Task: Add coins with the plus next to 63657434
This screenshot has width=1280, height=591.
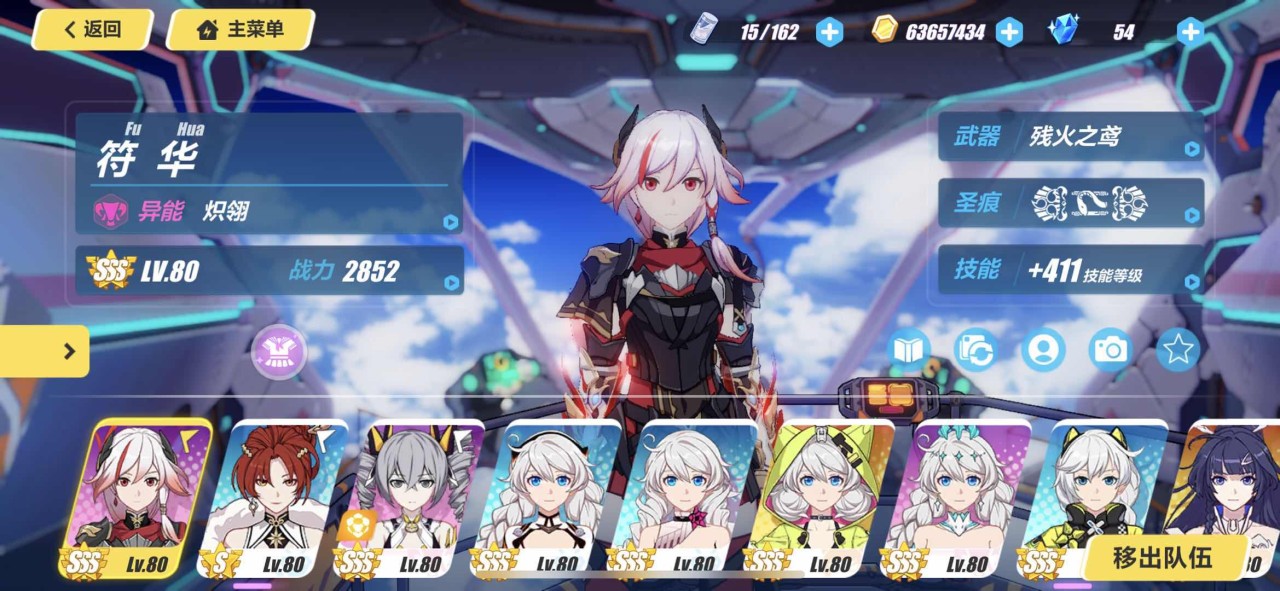Action: pyautogui.click(x=1009, y=32)
